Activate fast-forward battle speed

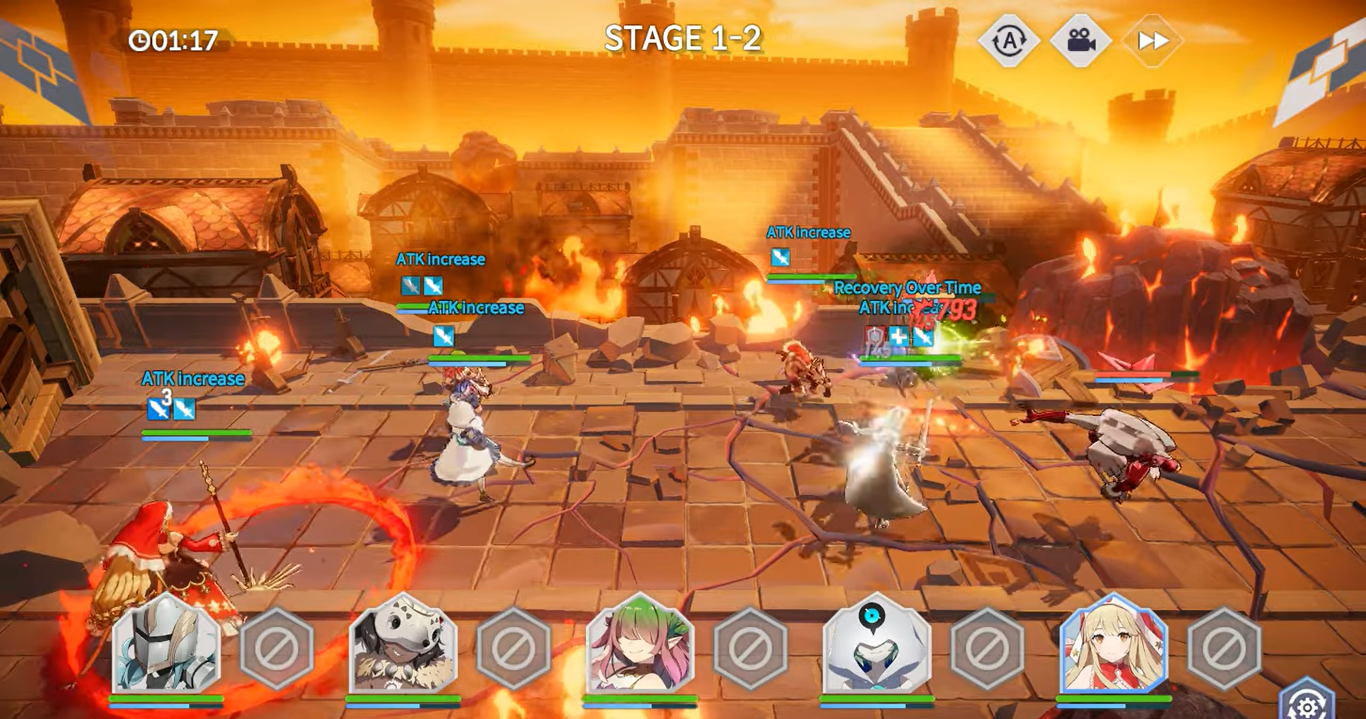coord(1152,41)
